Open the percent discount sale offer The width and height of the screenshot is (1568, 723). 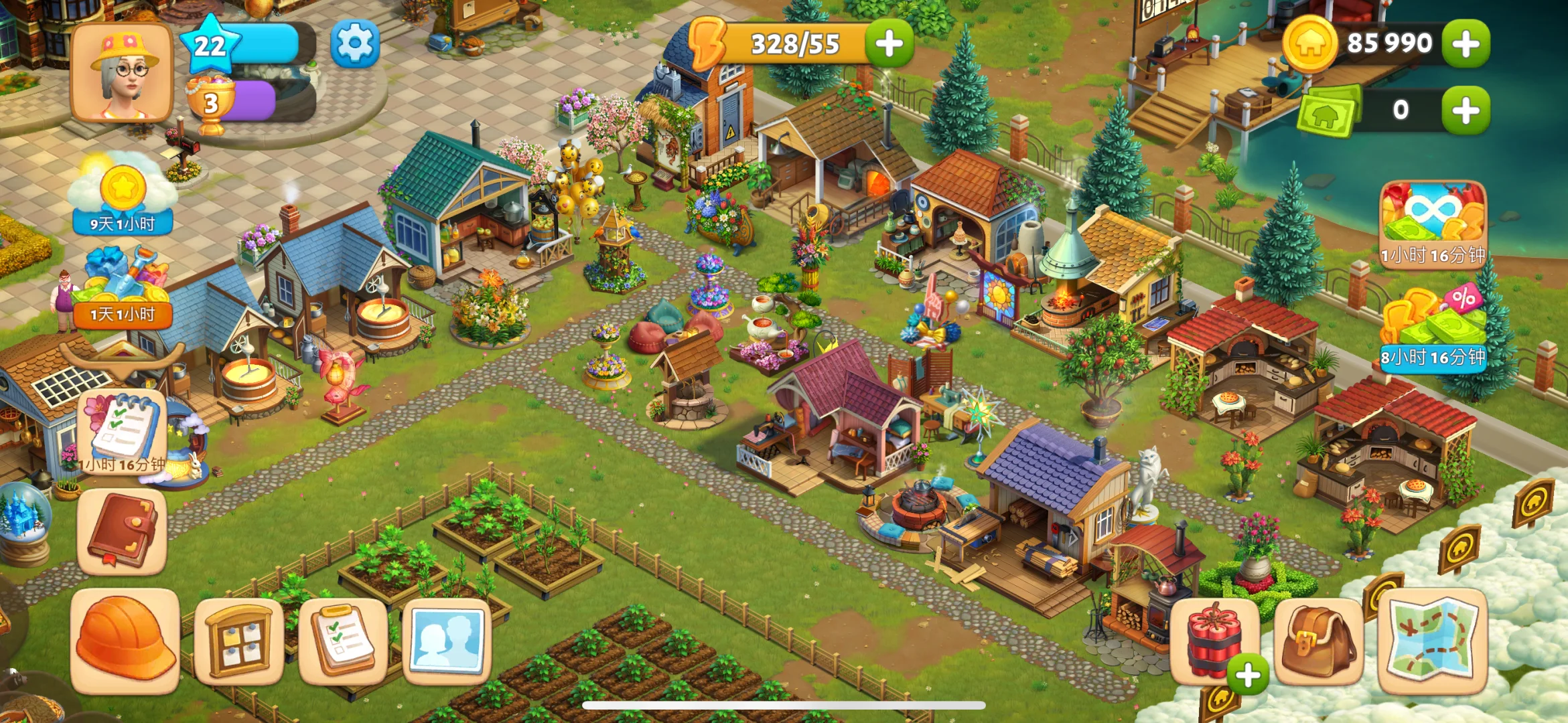[x=1433, y=326]
